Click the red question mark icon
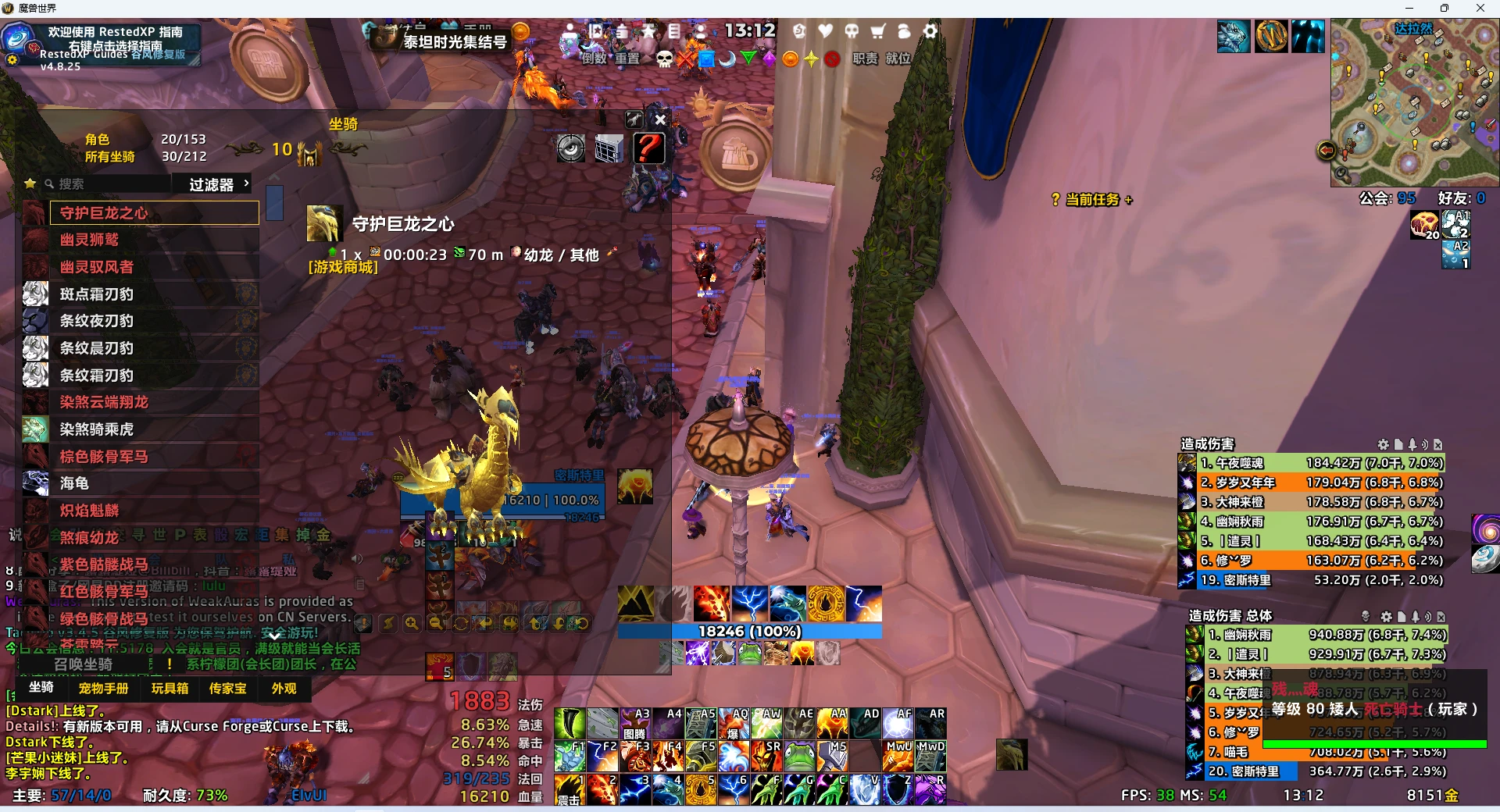Screen dimensions: 1500x812 [648, 148]
